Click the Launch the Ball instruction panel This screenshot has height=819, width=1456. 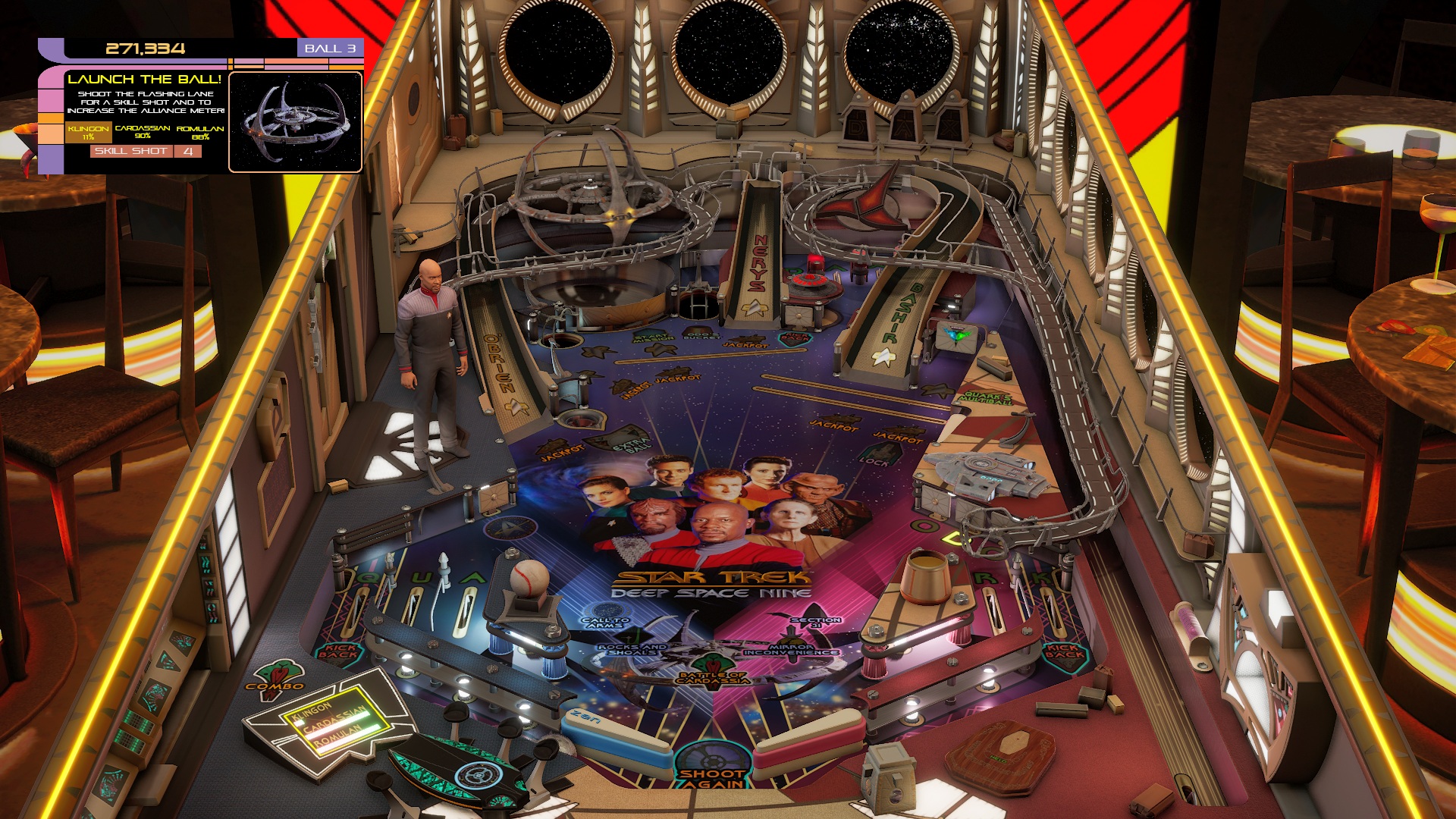point(143,91)
